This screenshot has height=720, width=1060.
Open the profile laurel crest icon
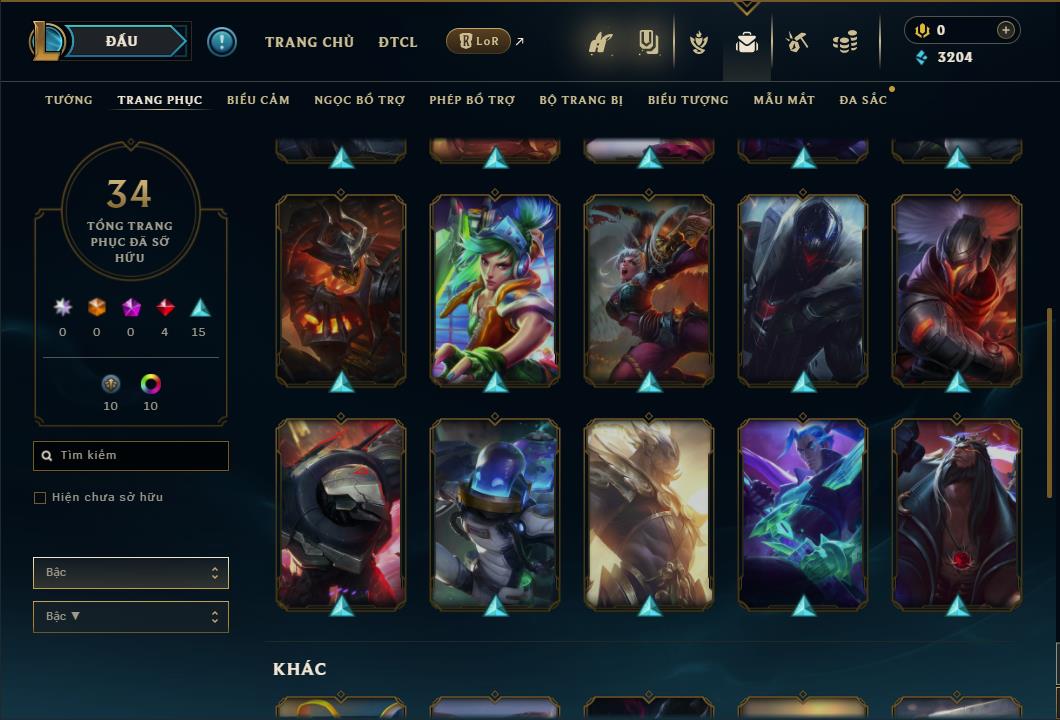click(699, 42)
